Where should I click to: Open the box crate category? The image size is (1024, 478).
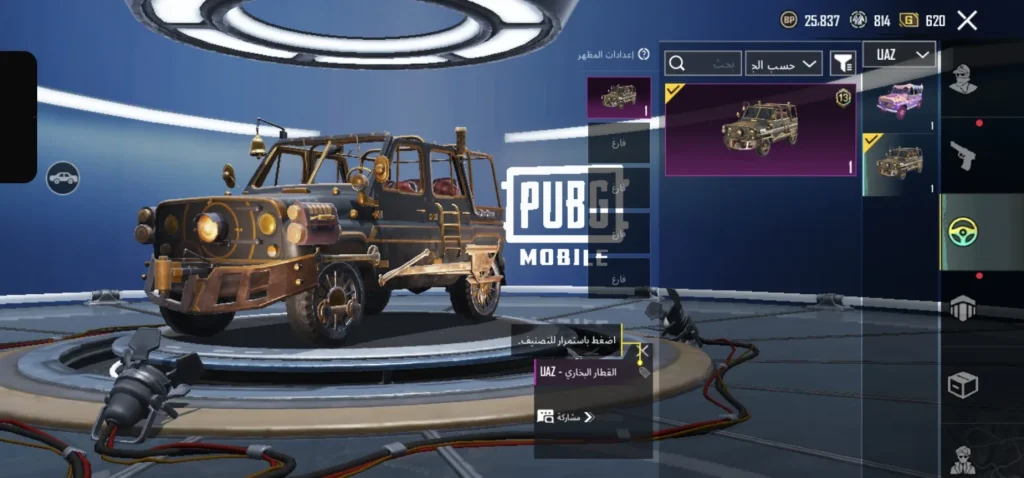coord(963,385)
